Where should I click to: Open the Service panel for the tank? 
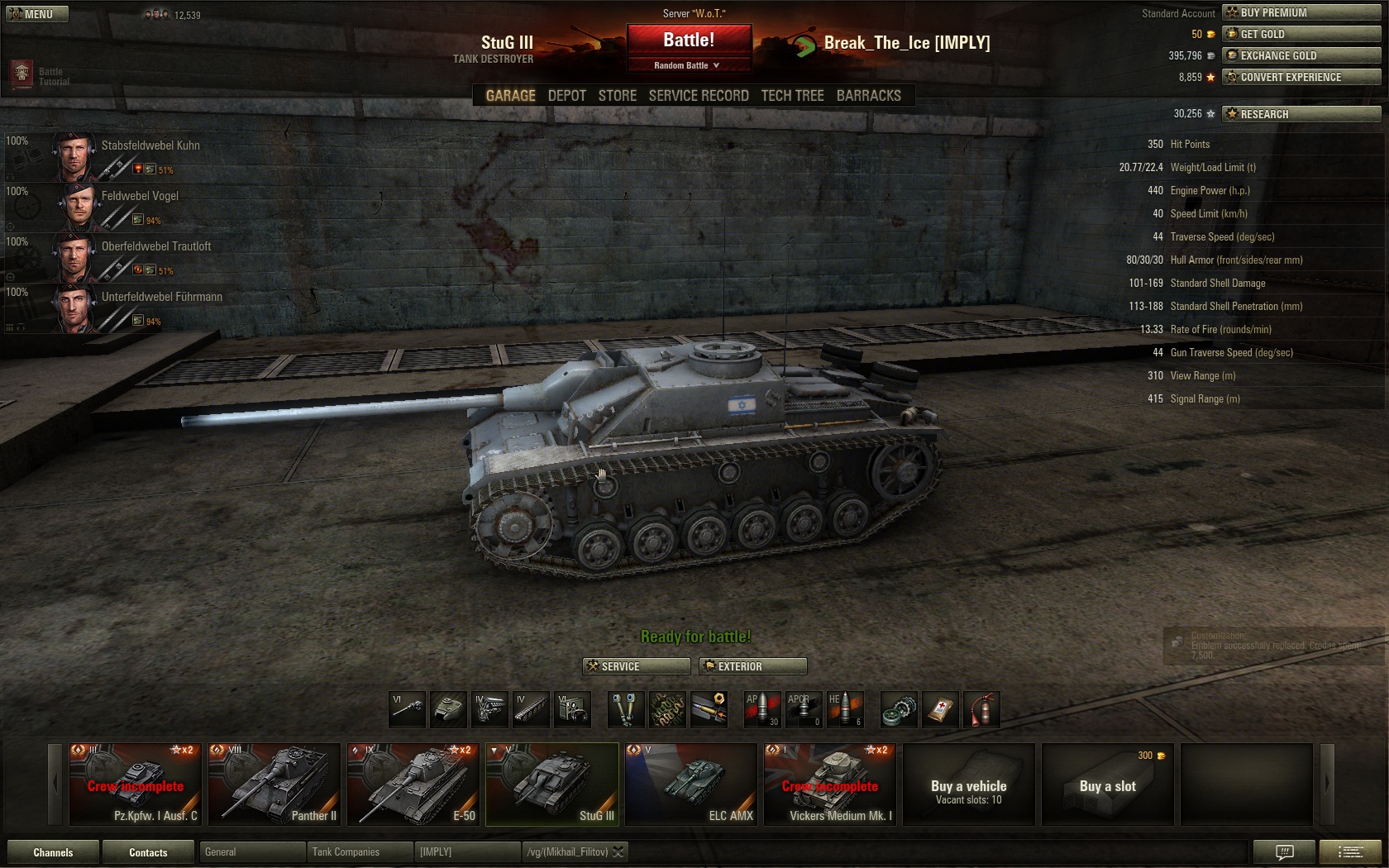tap(637, 666)
